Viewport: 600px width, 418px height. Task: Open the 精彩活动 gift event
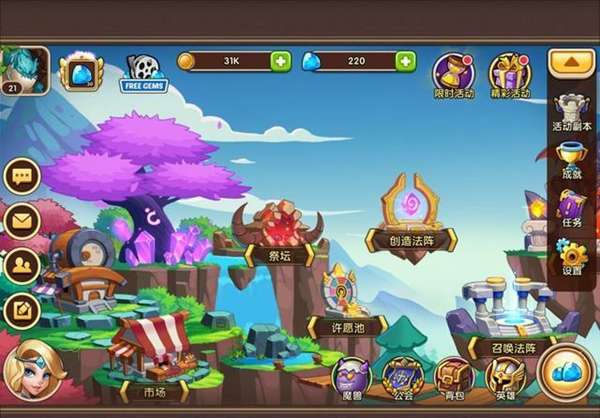(x=509, y=74)
